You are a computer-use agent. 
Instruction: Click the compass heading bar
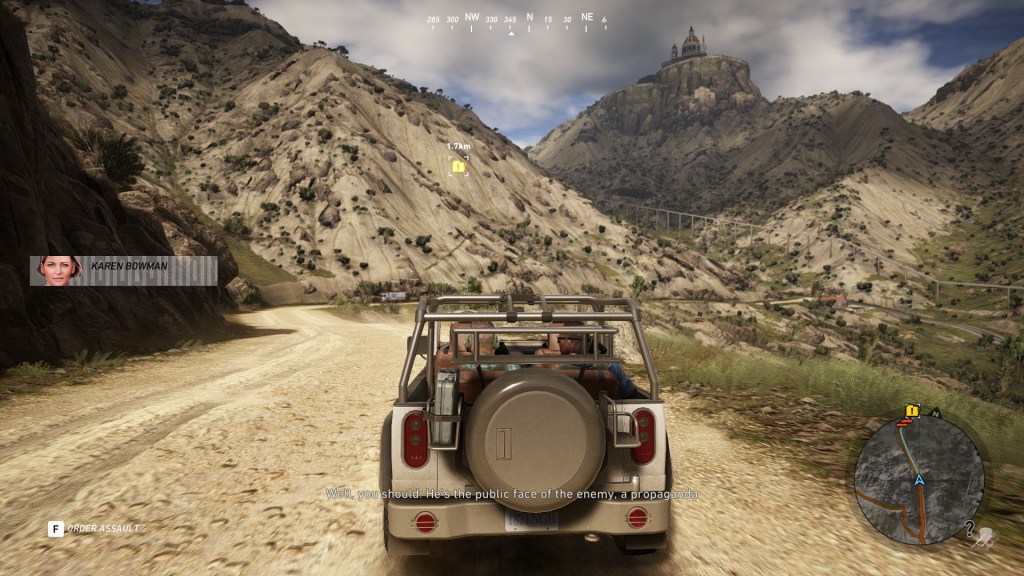click(x=518, y=20)
